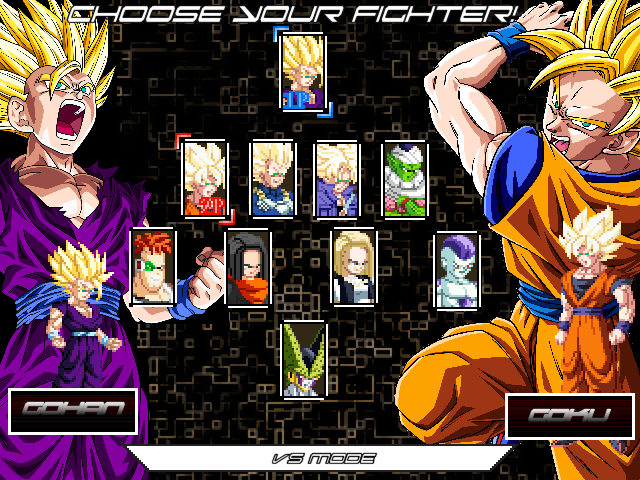Viewport: 640px width, 480px height.
Task: Click the VS MODE banner
Action: (x=322, y=459)
